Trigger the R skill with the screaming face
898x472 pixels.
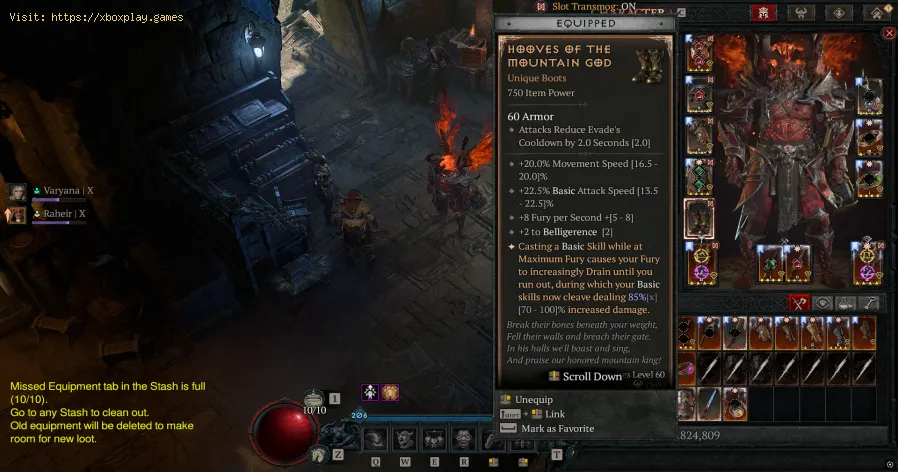[464, 438]
